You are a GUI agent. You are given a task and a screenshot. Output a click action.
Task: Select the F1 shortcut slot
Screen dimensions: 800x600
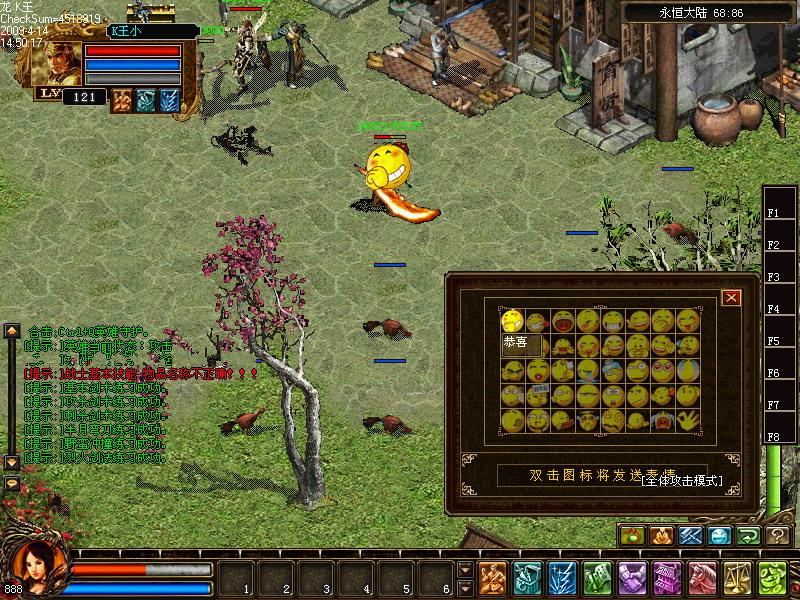[774, 212]
